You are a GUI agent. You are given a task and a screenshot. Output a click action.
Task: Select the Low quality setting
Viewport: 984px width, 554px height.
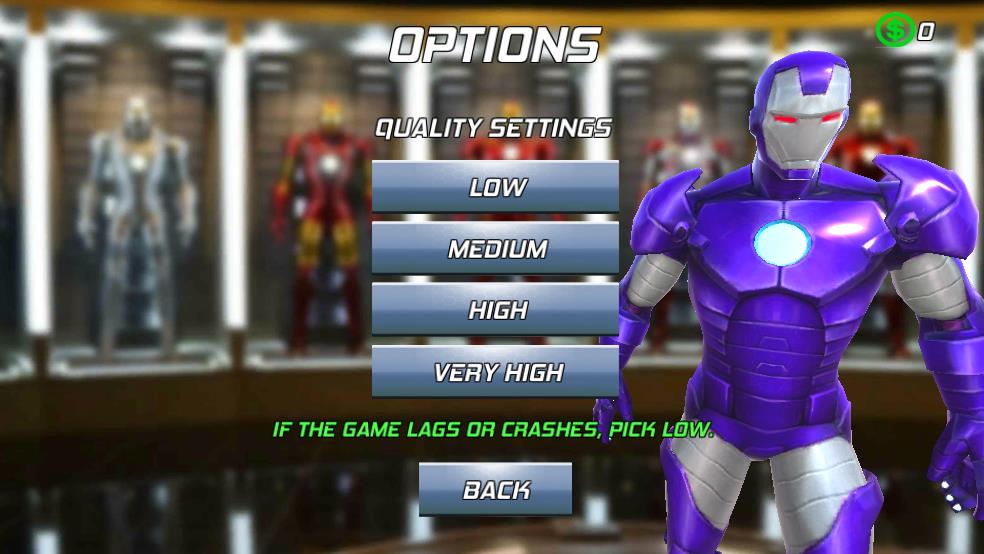pos(495,187)
